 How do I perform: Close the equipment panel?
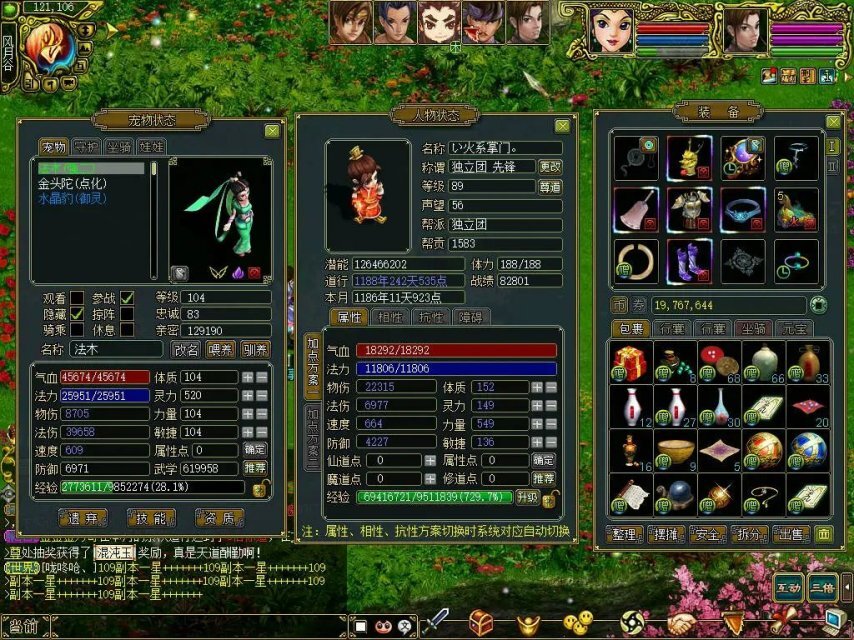click(833, 121)
